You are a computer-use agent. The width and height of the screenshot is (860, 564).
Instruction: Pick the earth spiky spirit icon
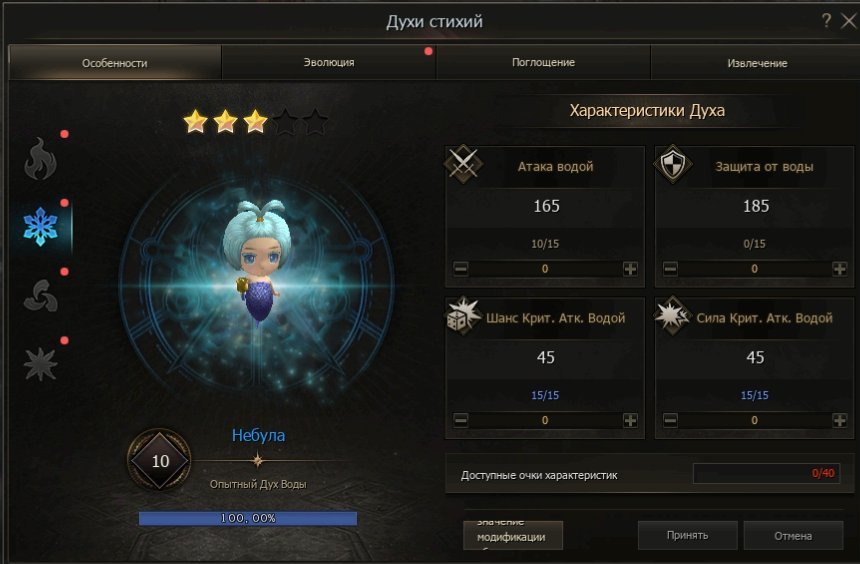[x=41, y=365]
